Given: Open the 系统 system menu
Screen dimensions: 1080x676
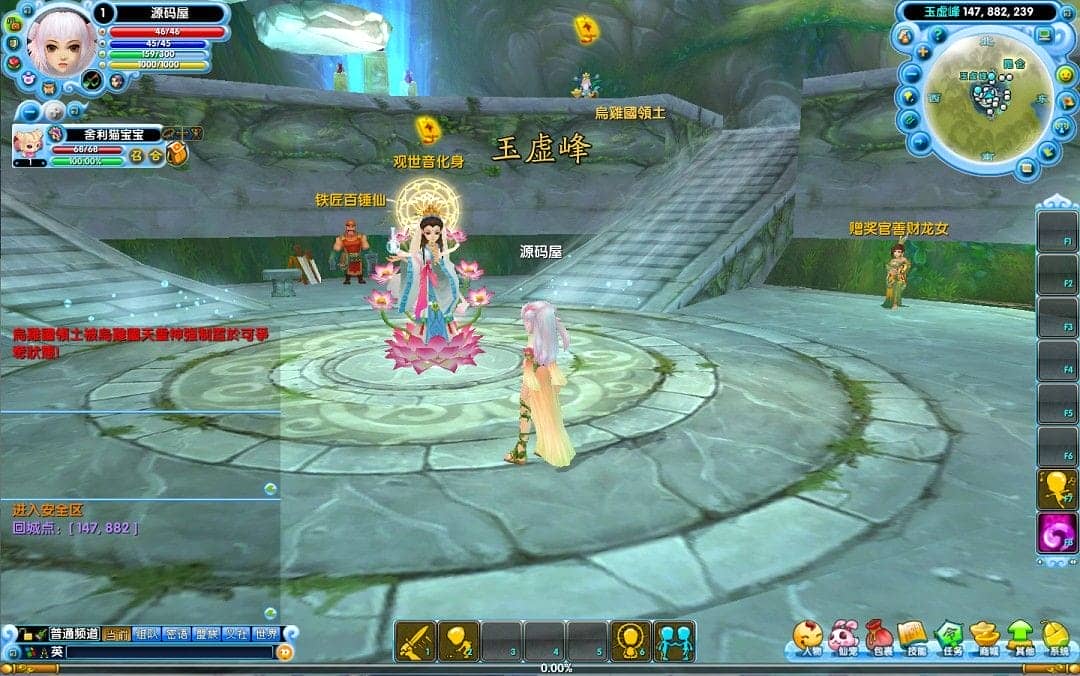Looking at the screenshot, I should pyautogui.click(x=1056, y=637).
